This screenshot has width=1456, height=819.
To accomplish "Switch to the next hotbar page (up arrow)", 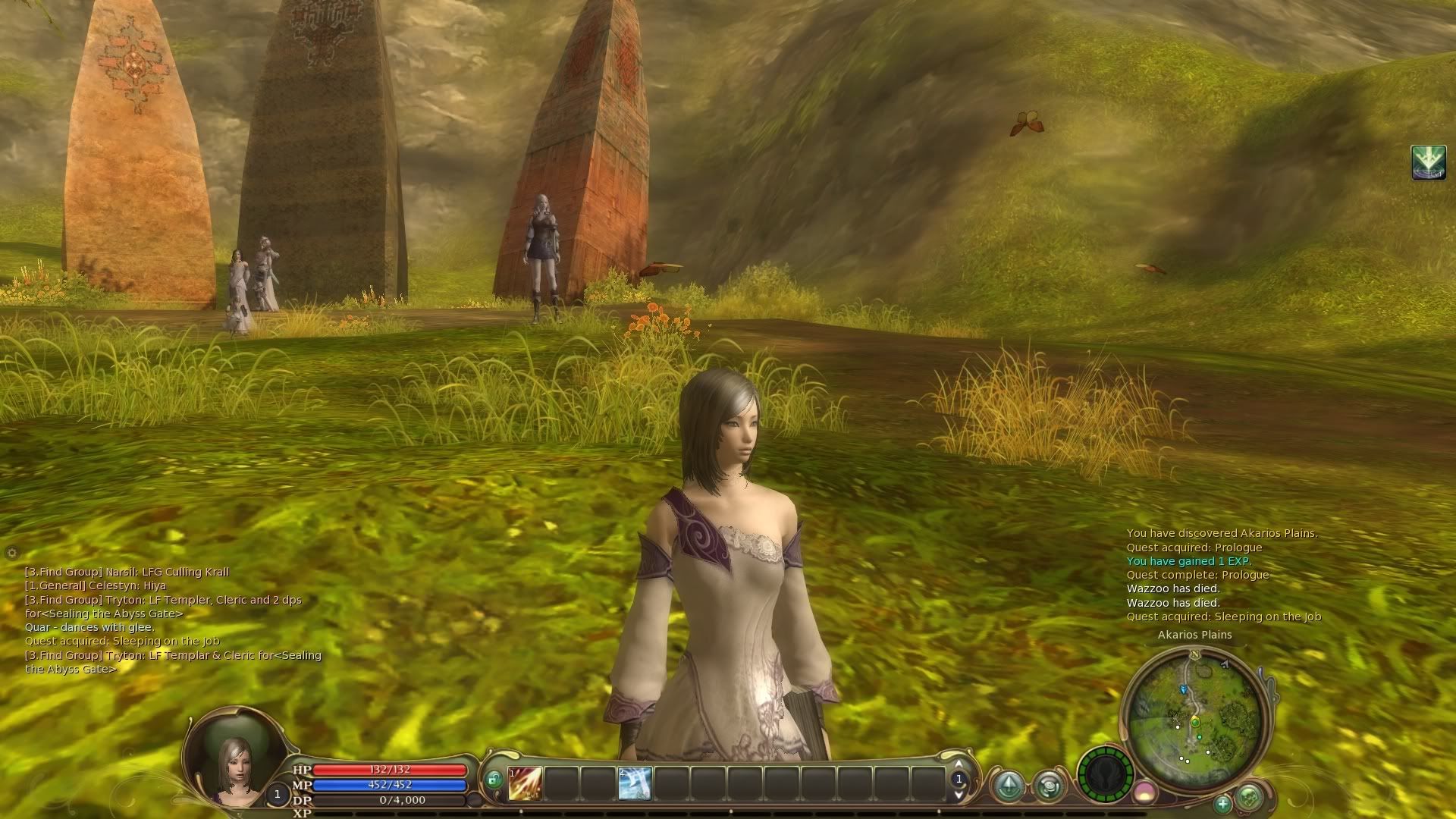I will [x=959, y=764].
